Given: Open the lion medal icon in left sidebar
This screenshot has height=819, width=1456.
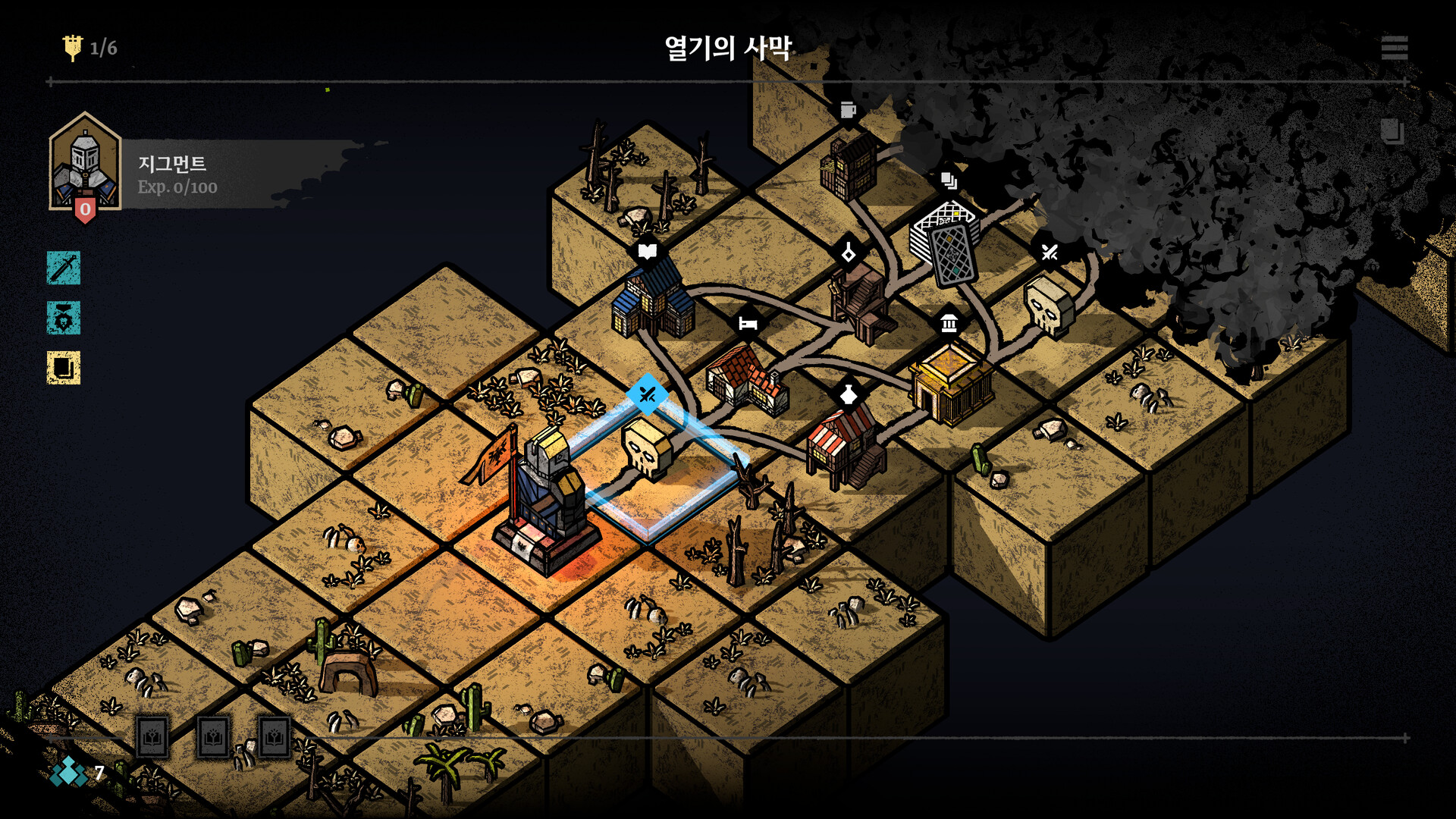Looking at the screenshot, I should 63,318.
